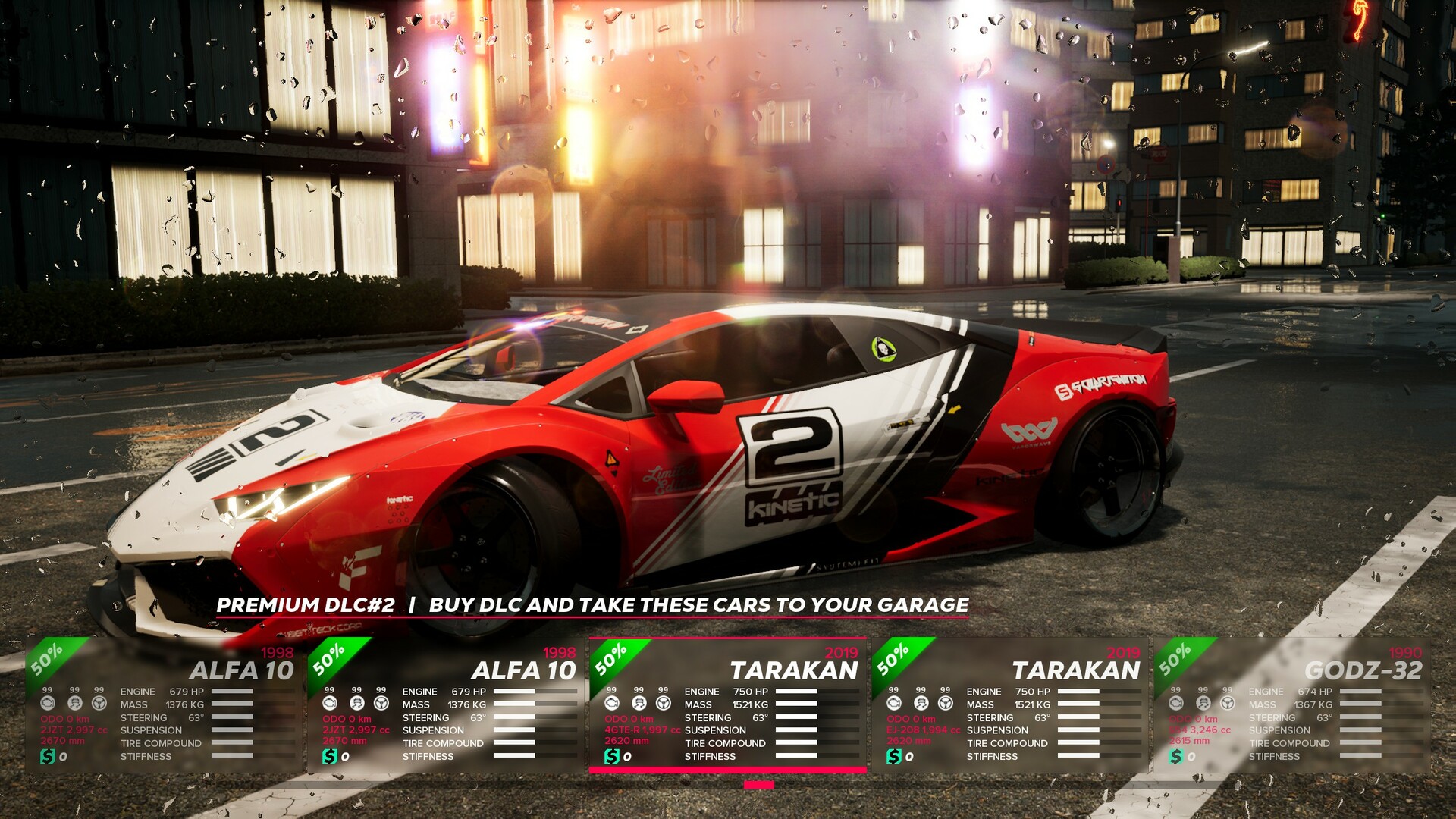
Task: Select the steering wheel icon on the highlighted TARAKAN card
Action: (x=663, y=704)
